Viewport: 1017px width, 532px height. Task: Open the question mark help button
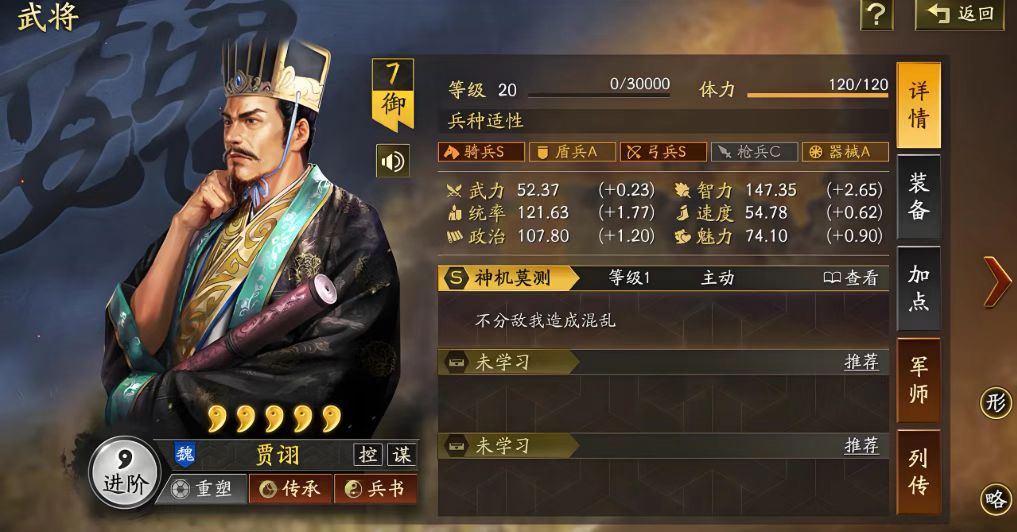click(876, 14)
